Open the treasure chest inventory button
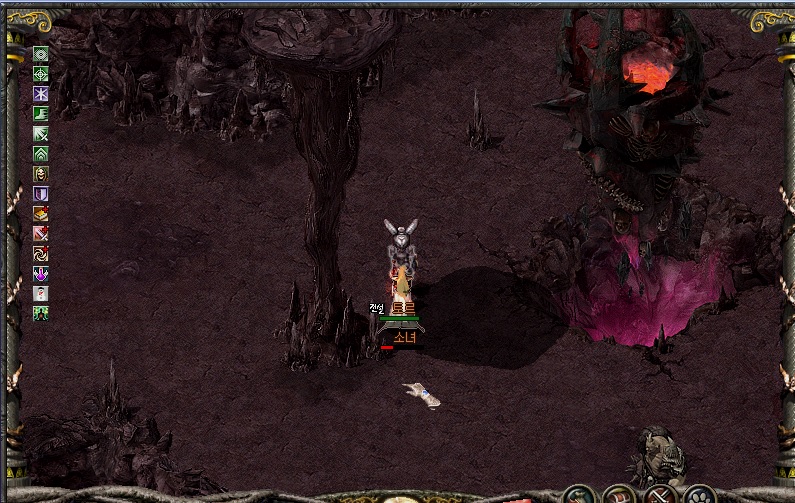The height and width of the screenshot is (503, 795). point(620,496)
